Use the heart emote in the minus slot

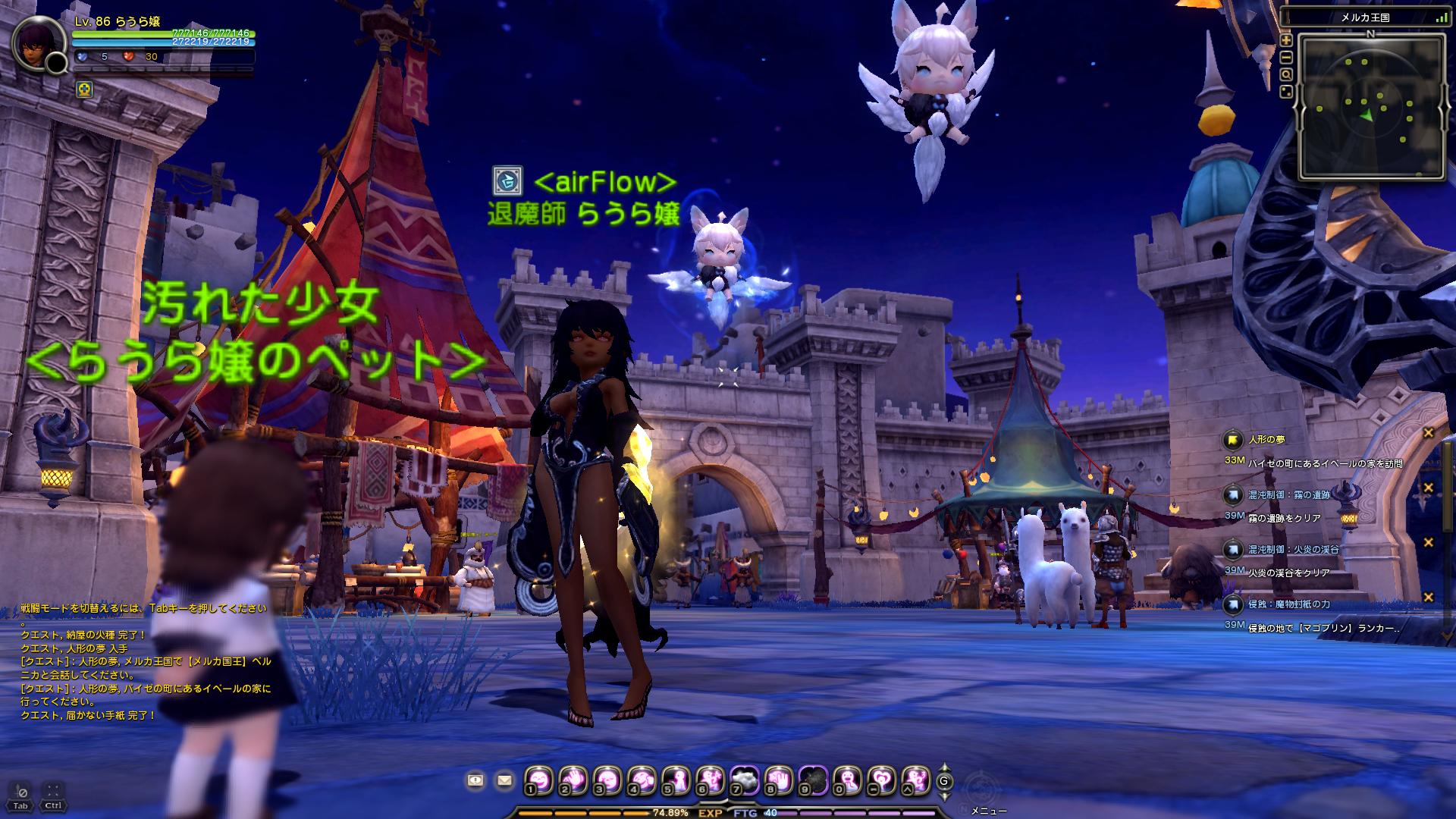click(x=881, y=780)
